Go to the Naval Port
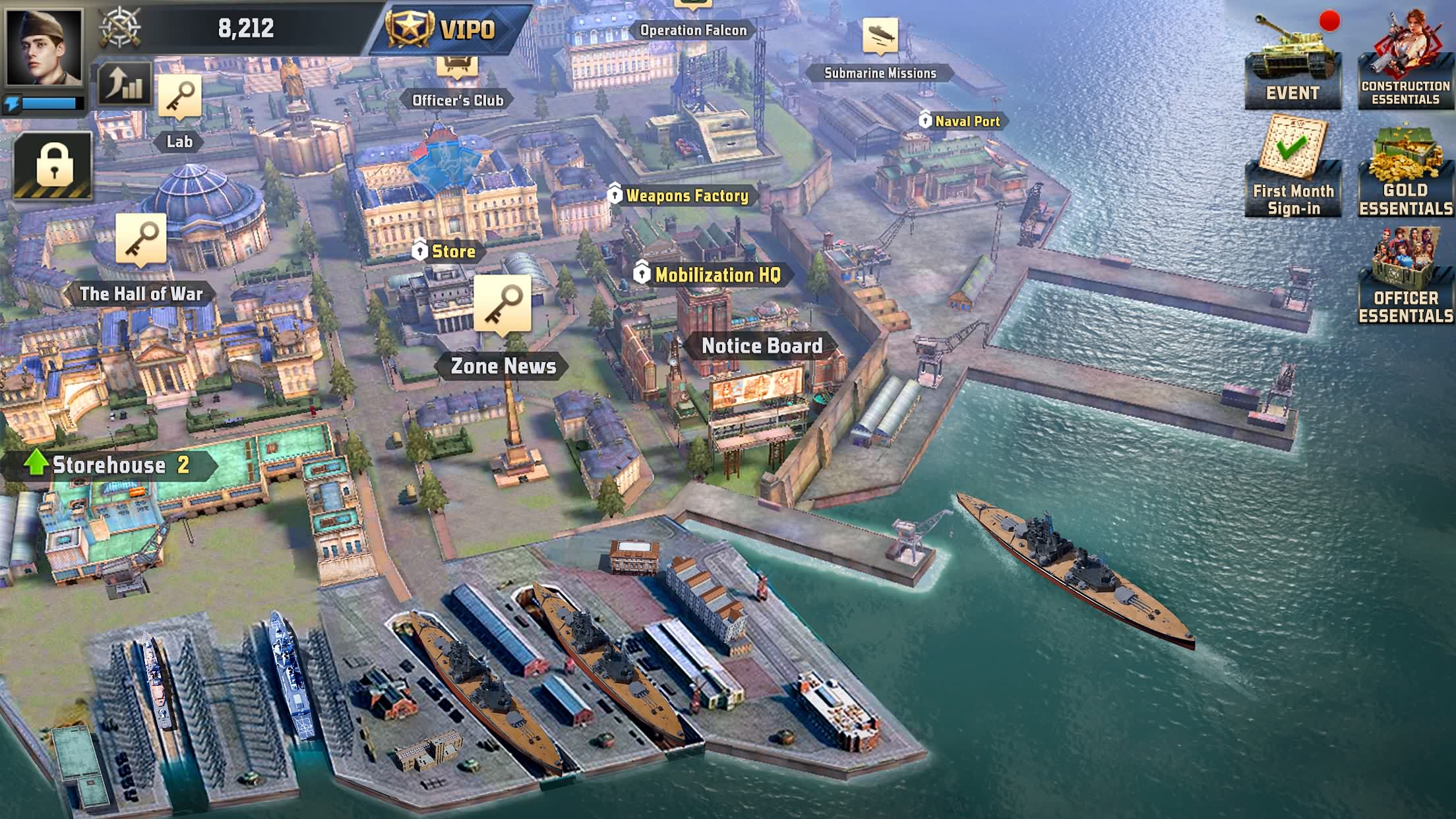 tap(967, 121)
